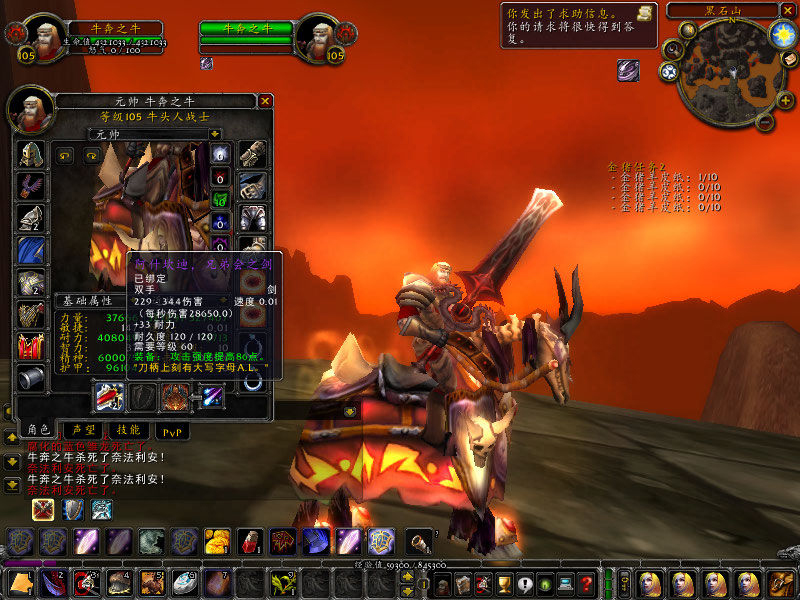
Task: Open the gold trophy micro menu button
Action: (x=504, y=583)
